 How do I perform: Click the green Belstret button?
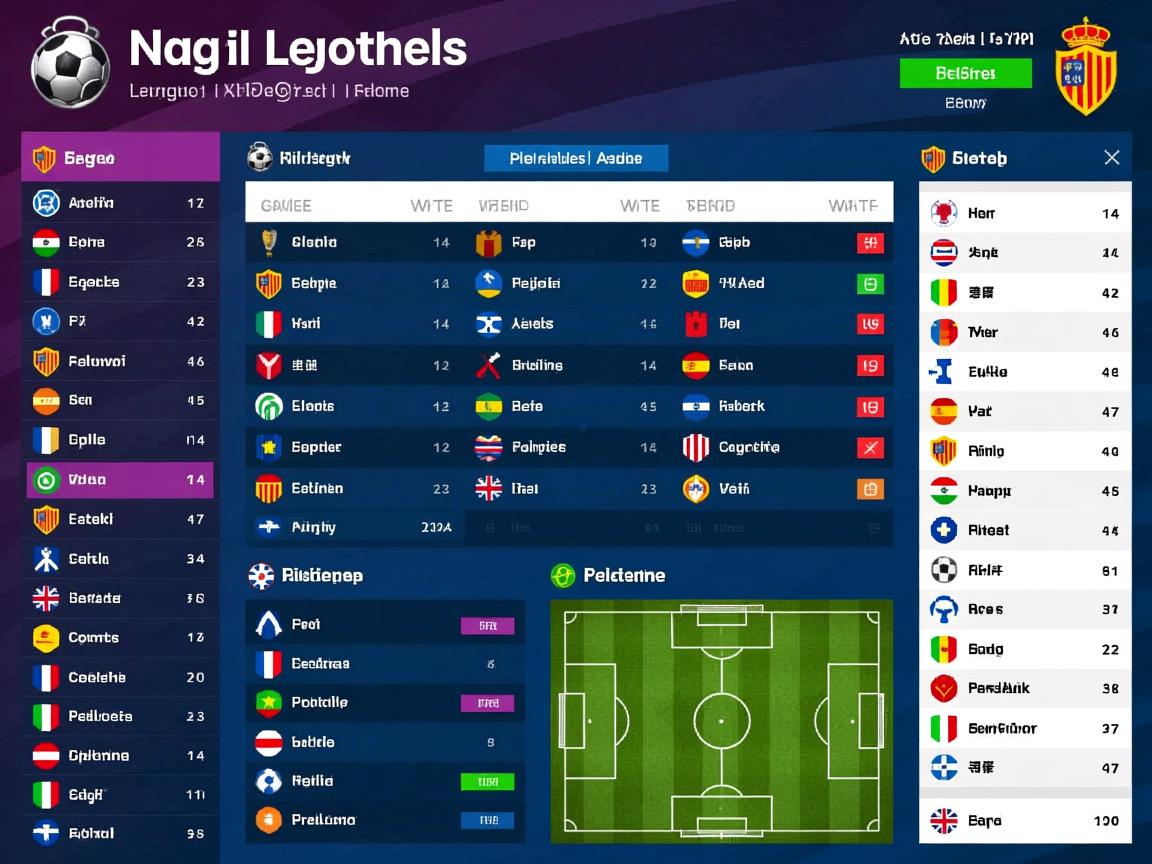click(965, 73)
